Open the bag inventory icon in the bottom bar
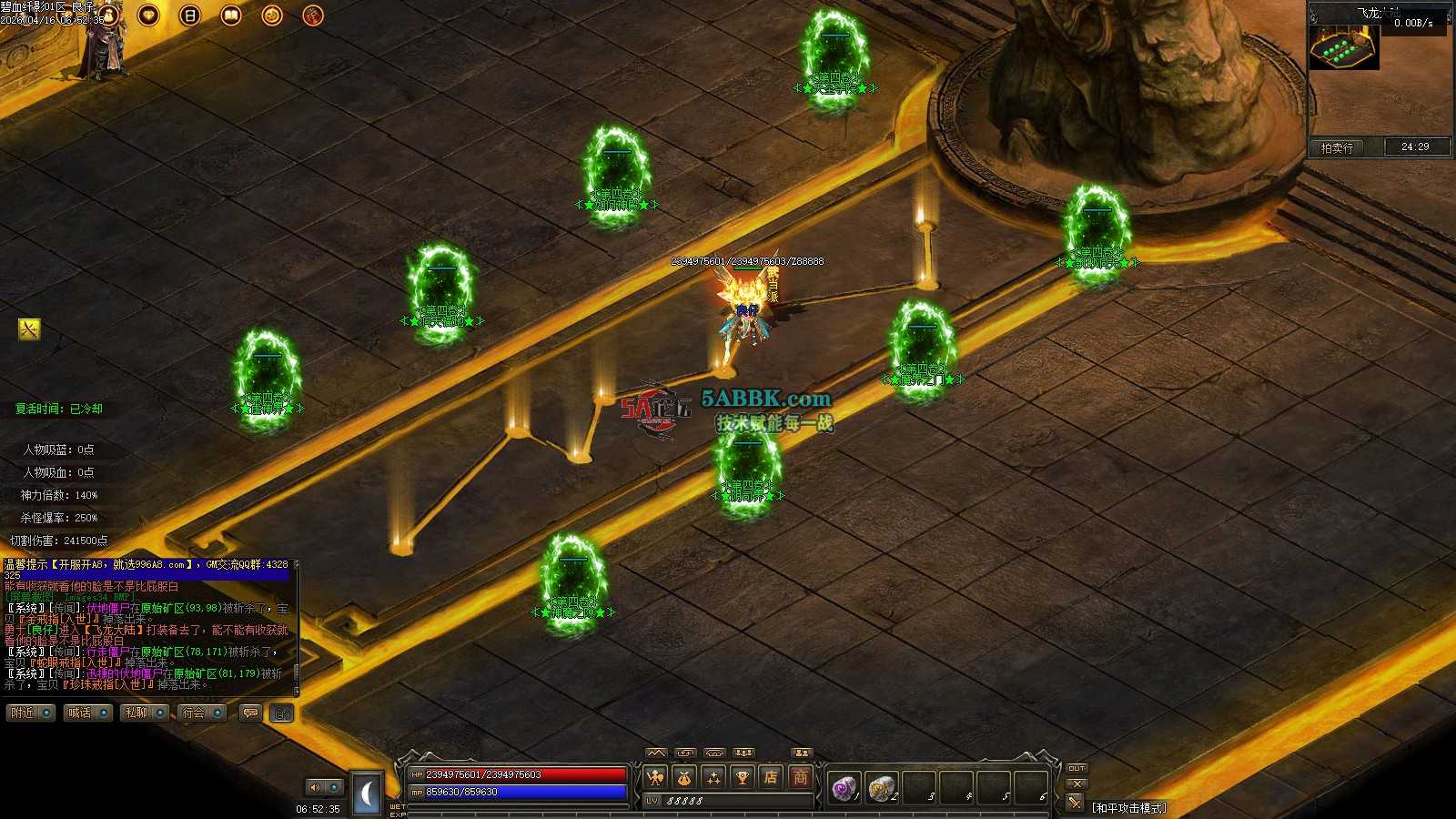 [684, 777]
